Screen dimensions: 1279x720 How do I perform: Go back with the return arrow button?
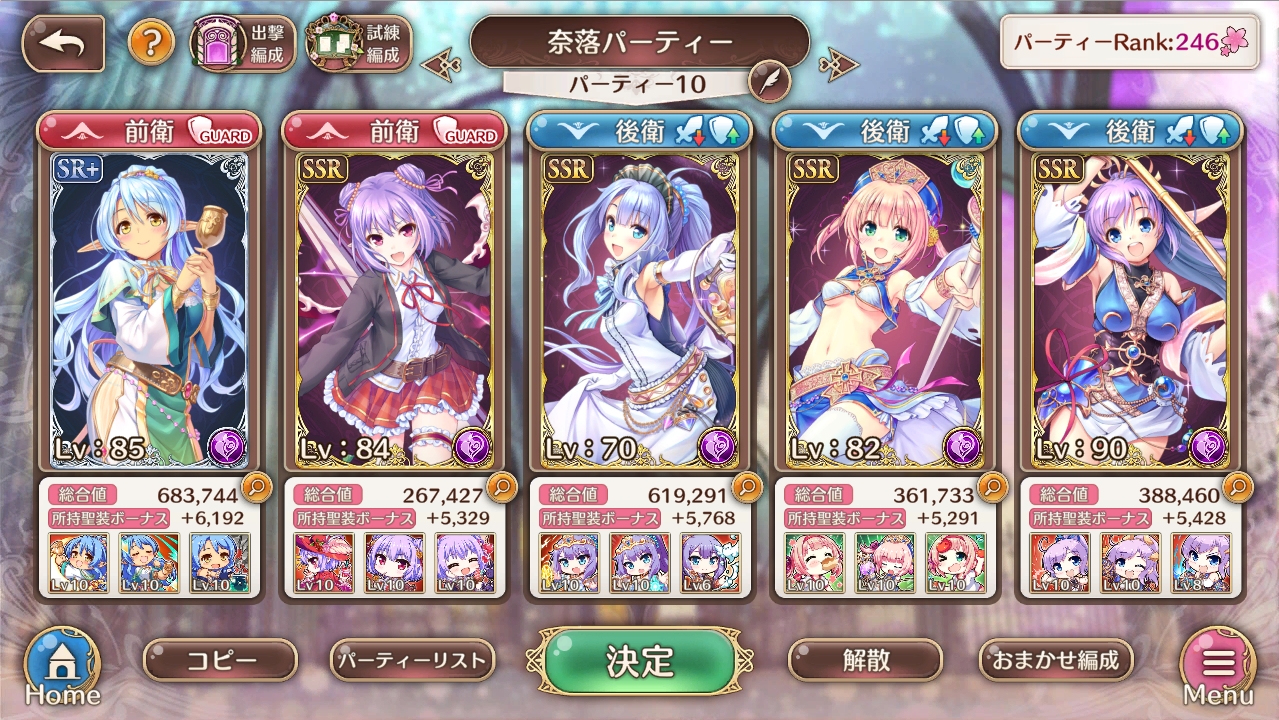click(x=63, y=42)
